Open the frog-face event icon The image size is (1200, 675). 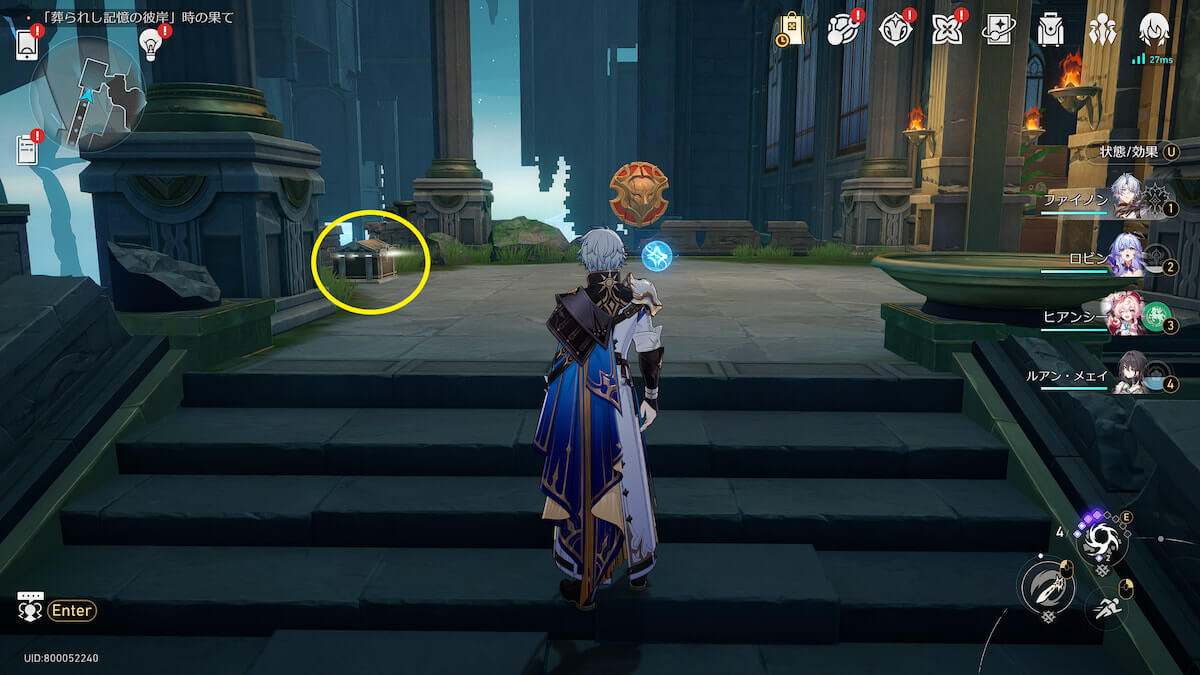(843, 30)
